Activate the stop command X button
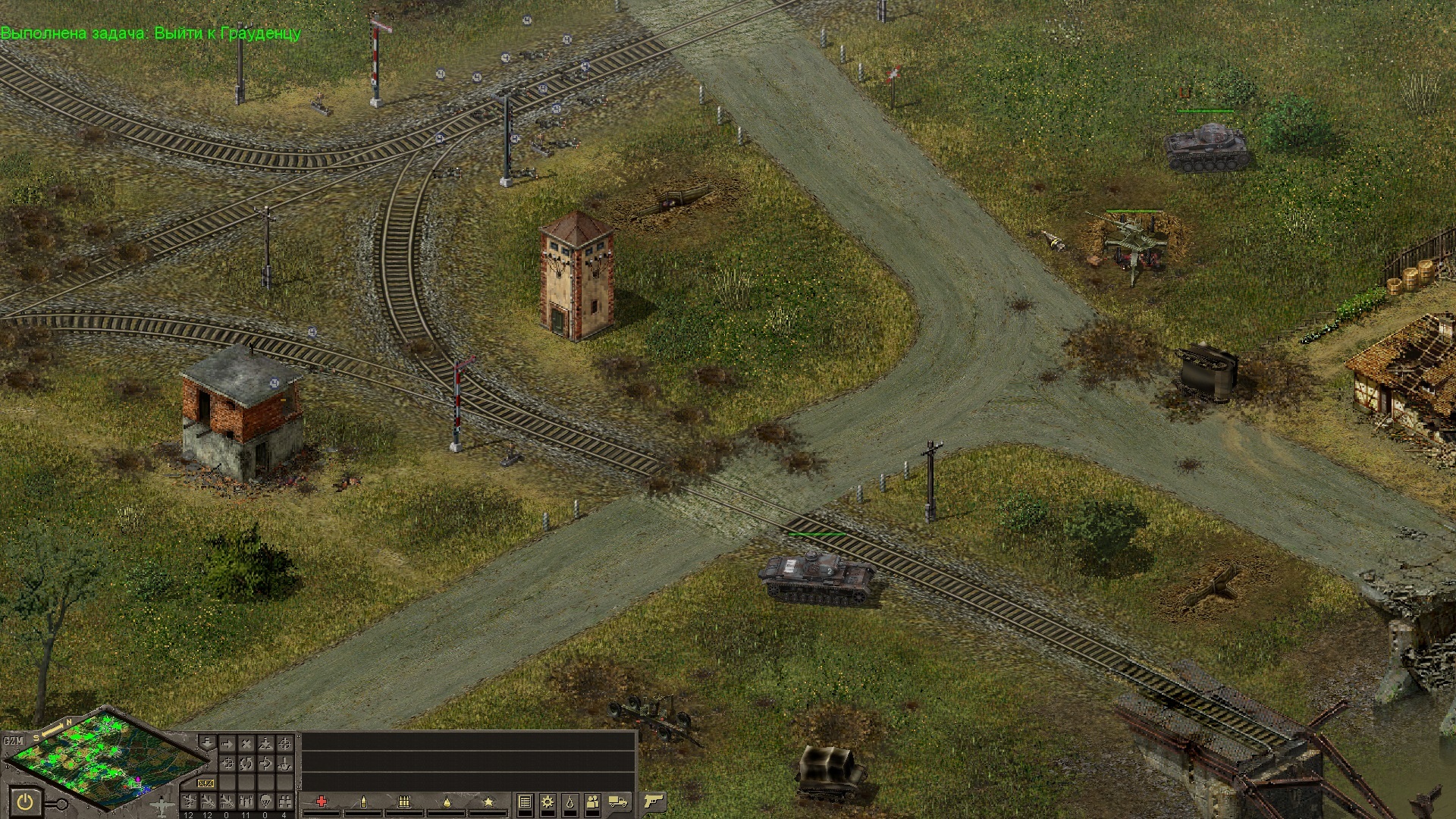 coord(246,744)
